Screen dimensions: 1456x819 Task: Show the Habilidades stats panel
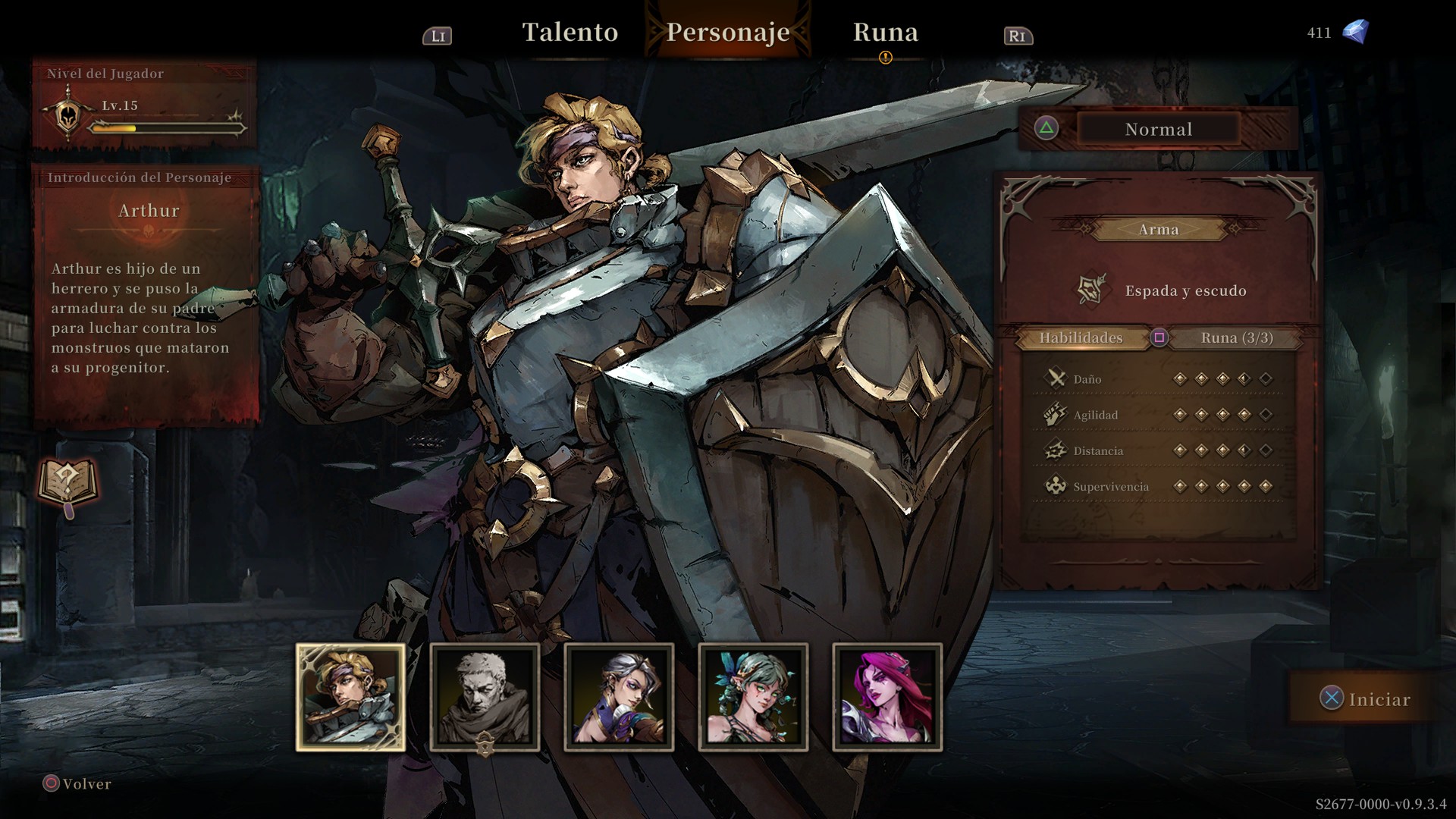click(x=1081, y=338)
